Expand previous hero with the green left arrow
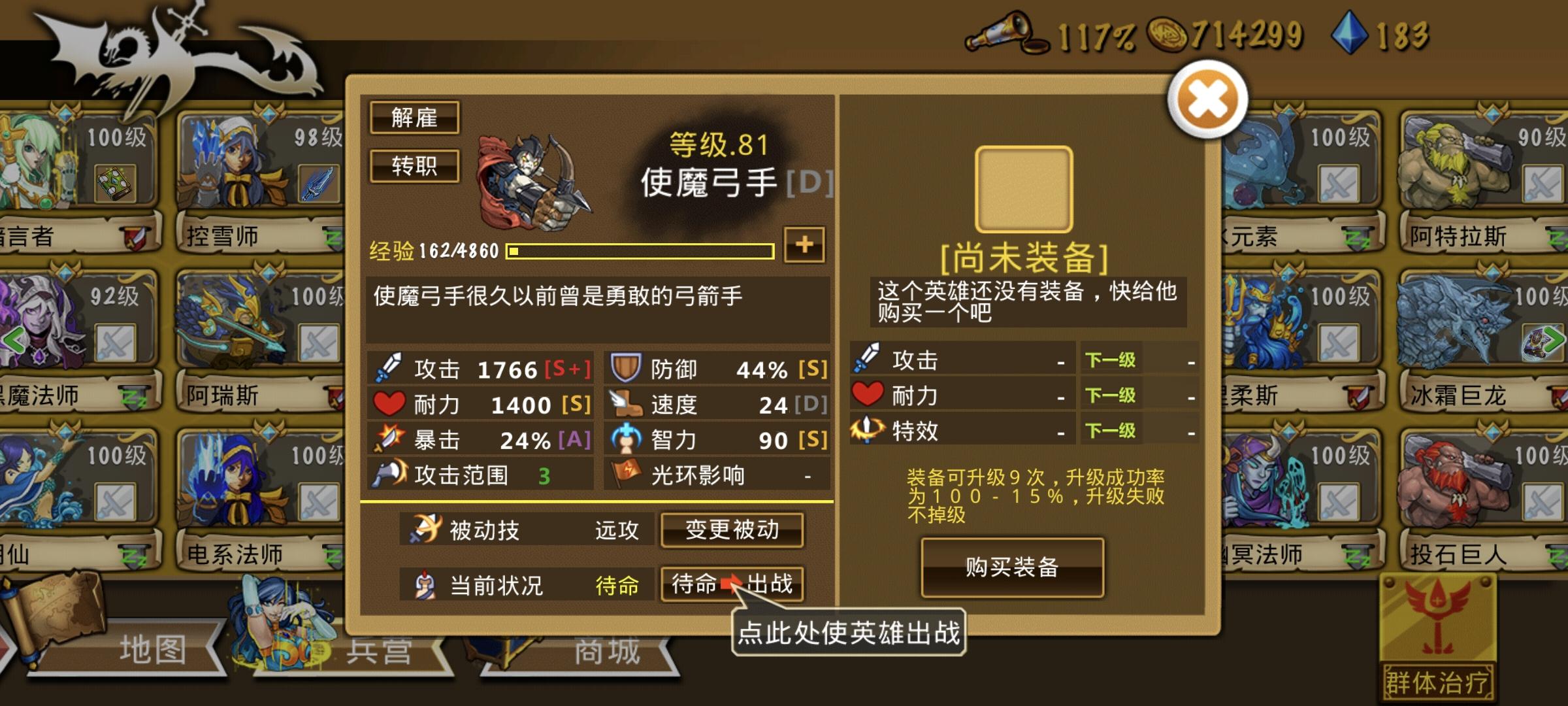The height and width of the screenshot is (706, 1568). pyautogui.click(x=14, y=339)
